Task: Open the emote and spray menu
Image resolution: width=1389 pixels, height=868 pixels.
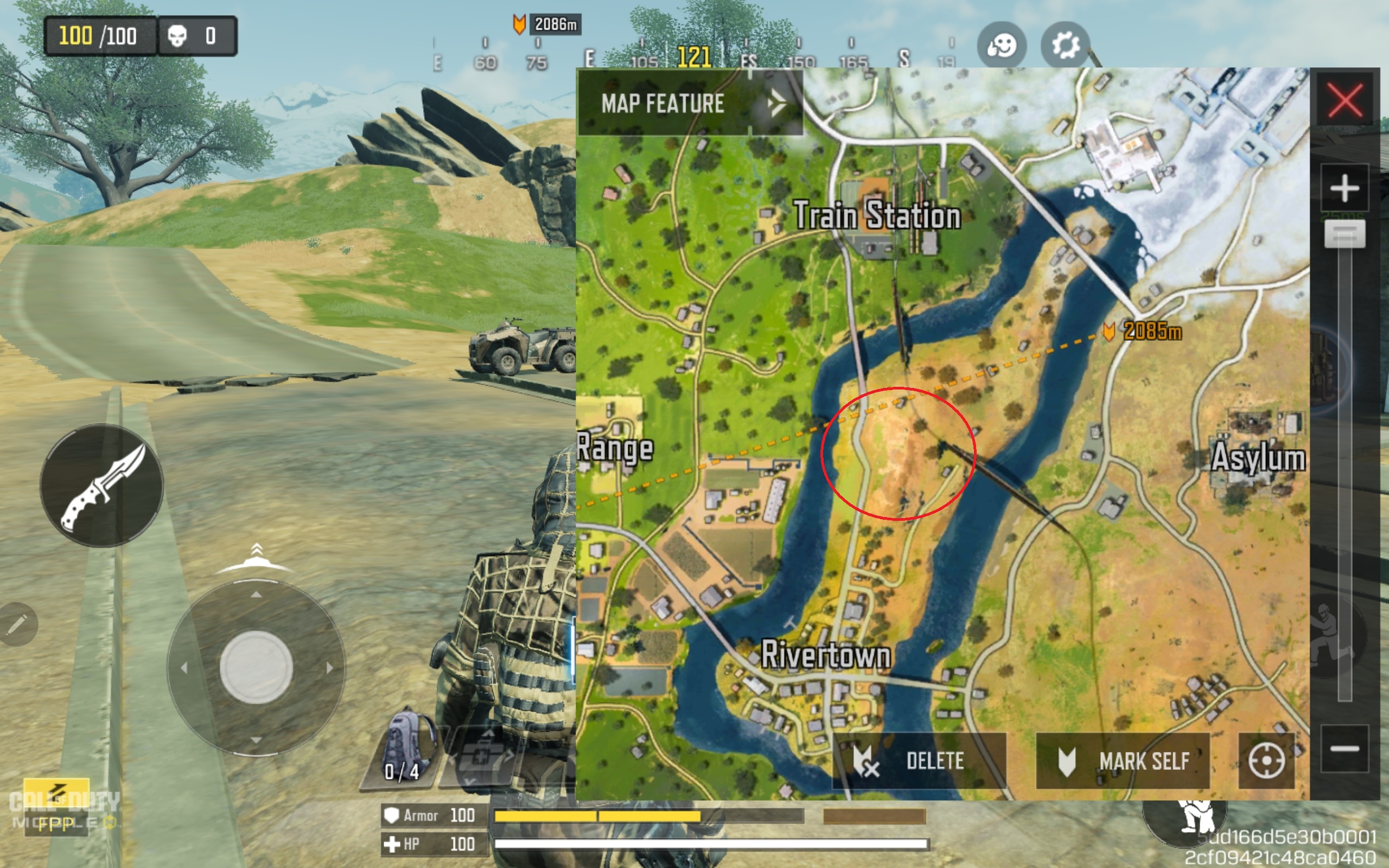Action: (x=1002, y=45)
